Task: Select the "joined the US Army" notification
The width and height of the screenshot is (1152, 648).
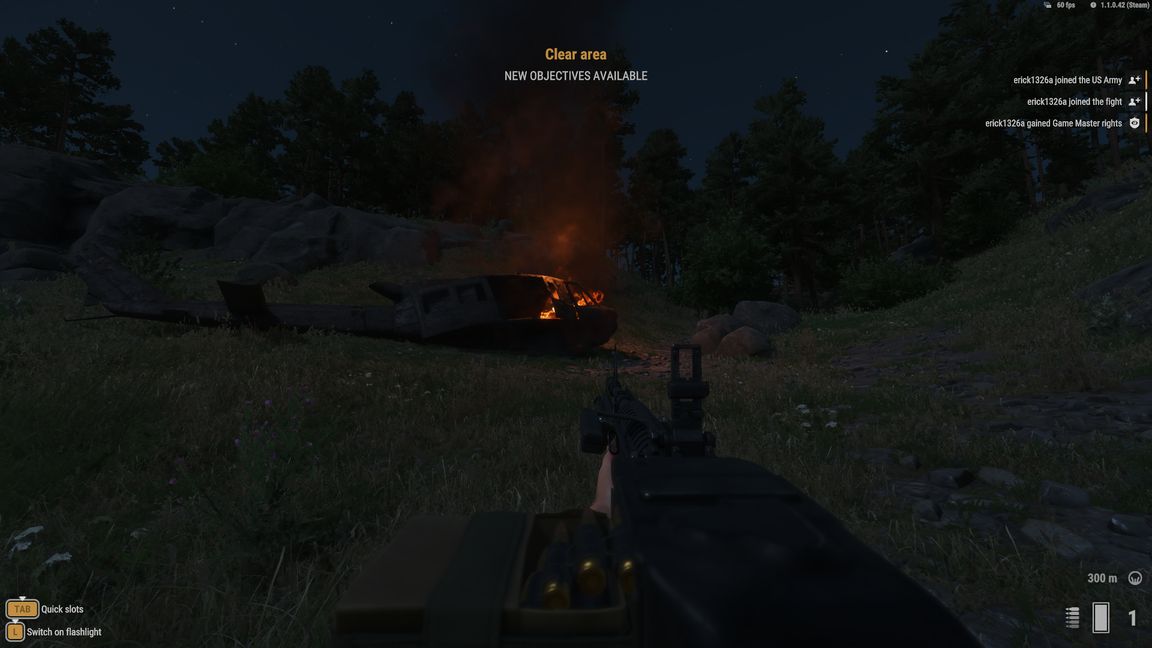Action: 1067,80
